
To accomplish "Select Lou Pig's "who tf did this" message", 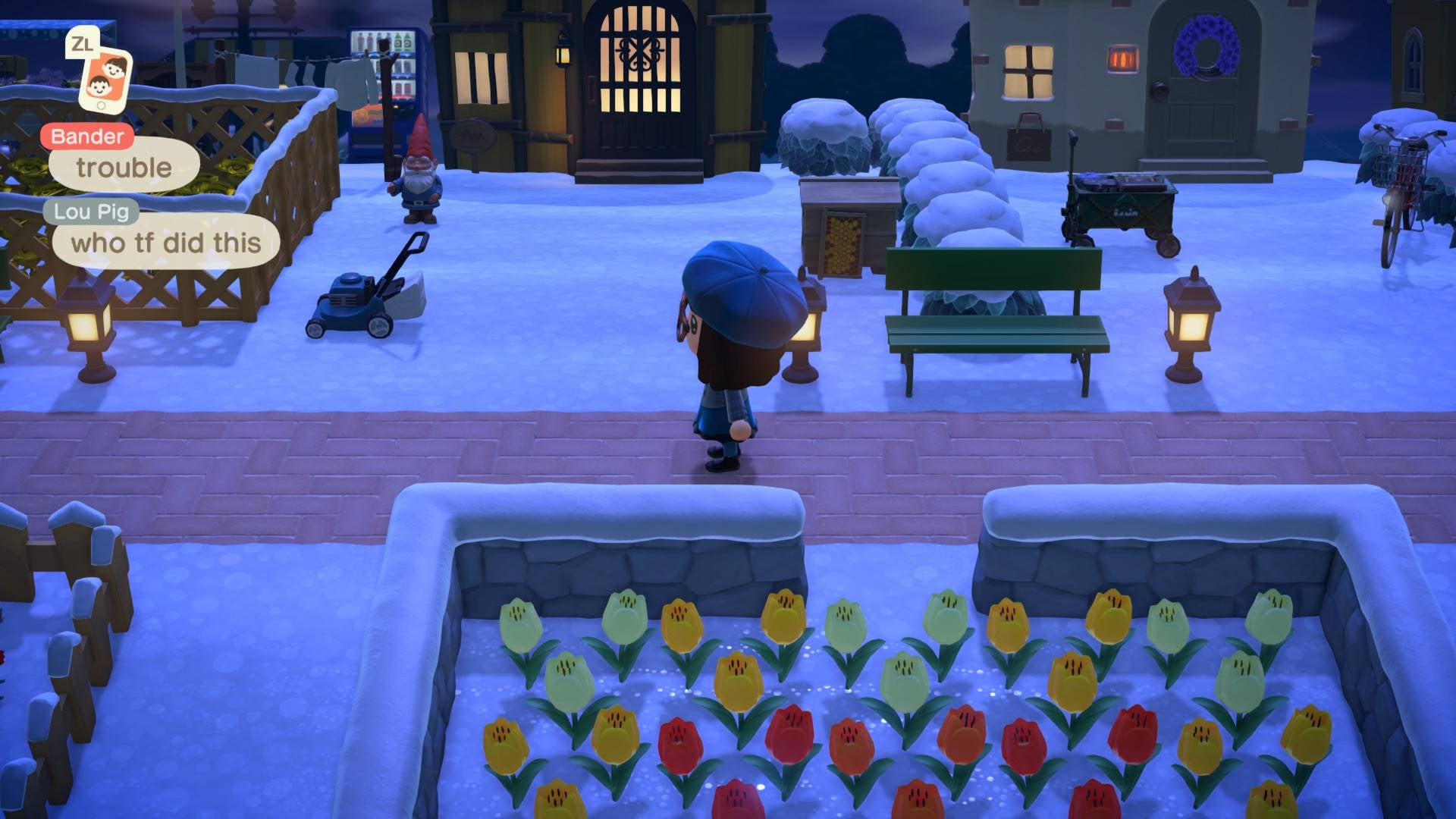I will tap(165, 243).
